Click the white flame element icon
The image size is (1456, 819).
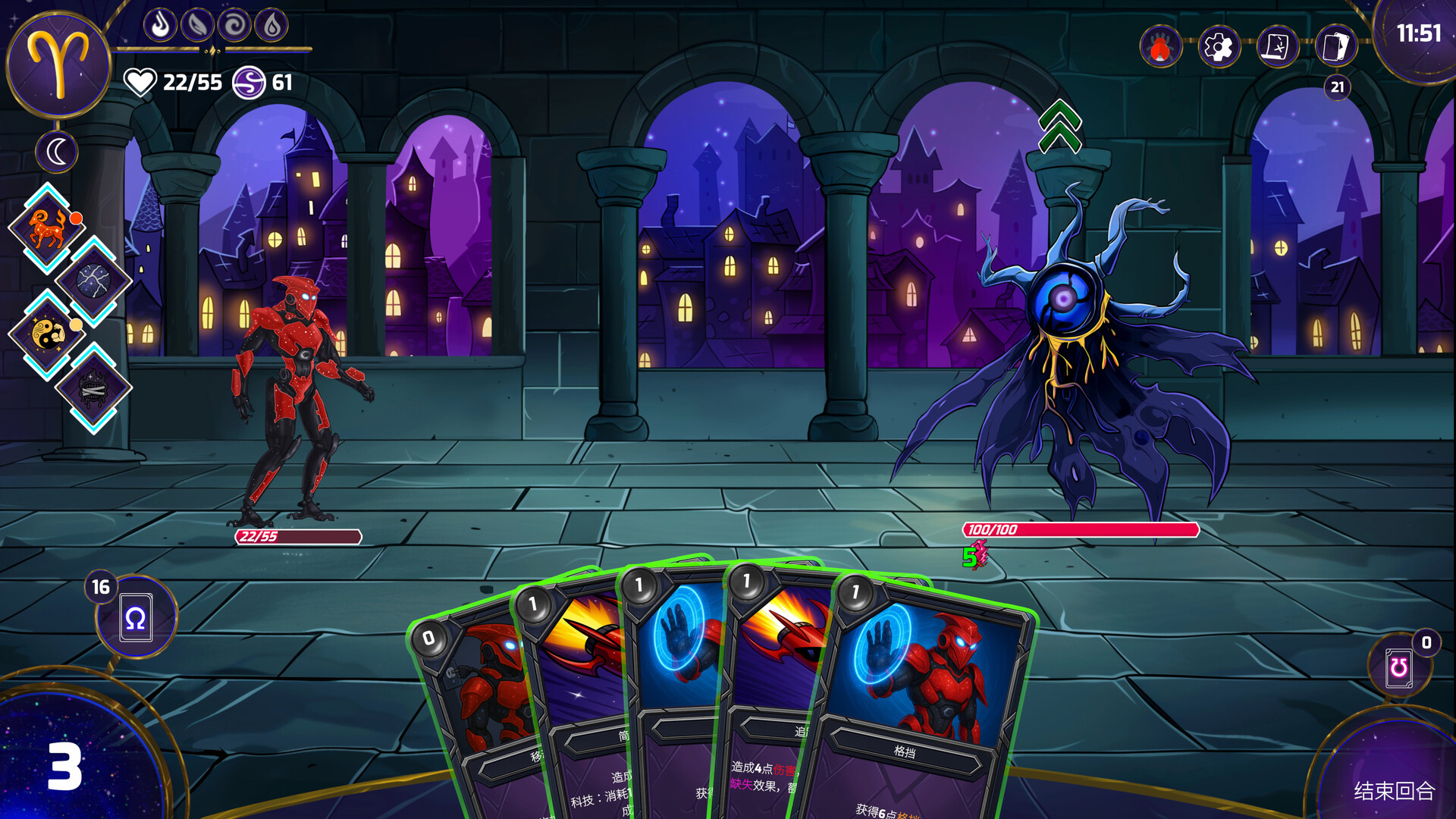(160, 25)
